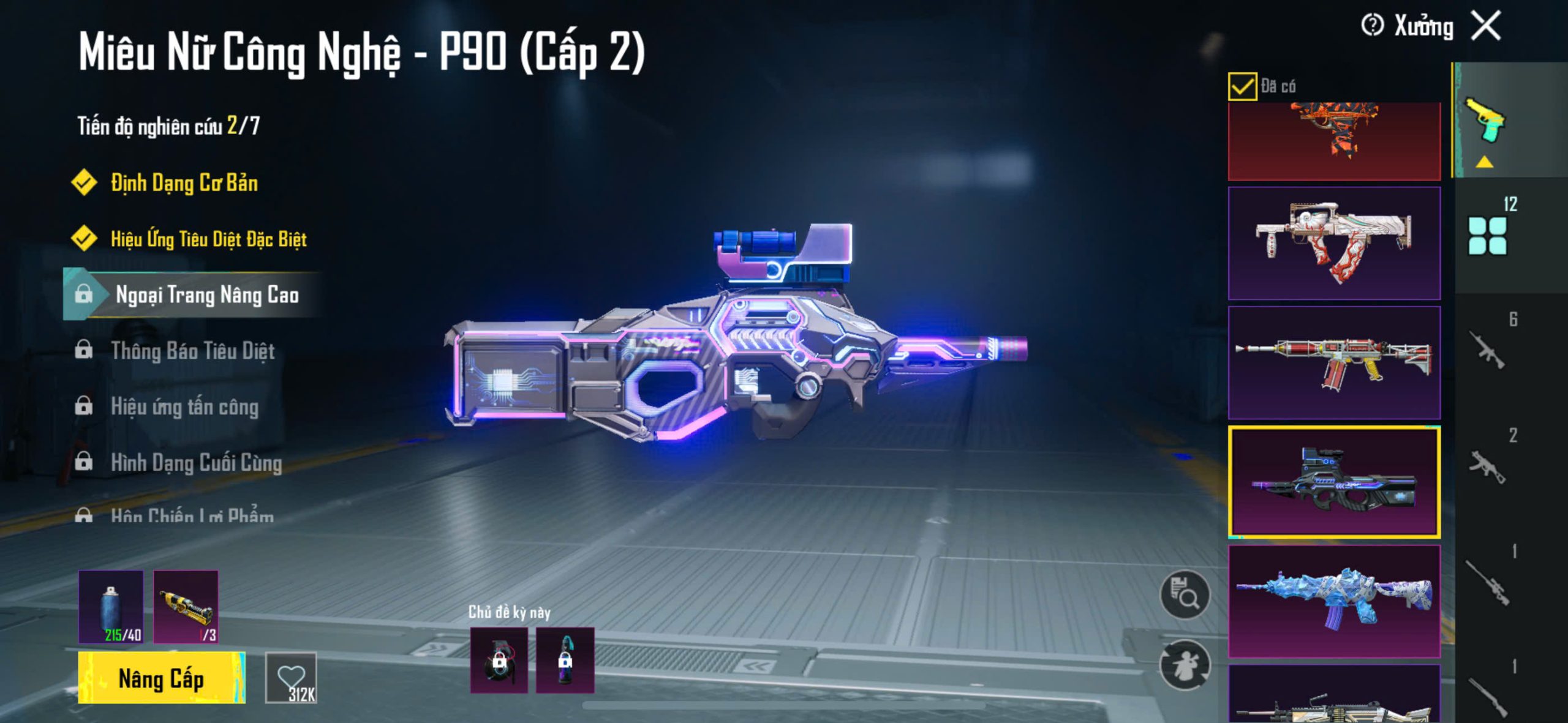Switch to the all-weapons grid category

pos(1487,236)
